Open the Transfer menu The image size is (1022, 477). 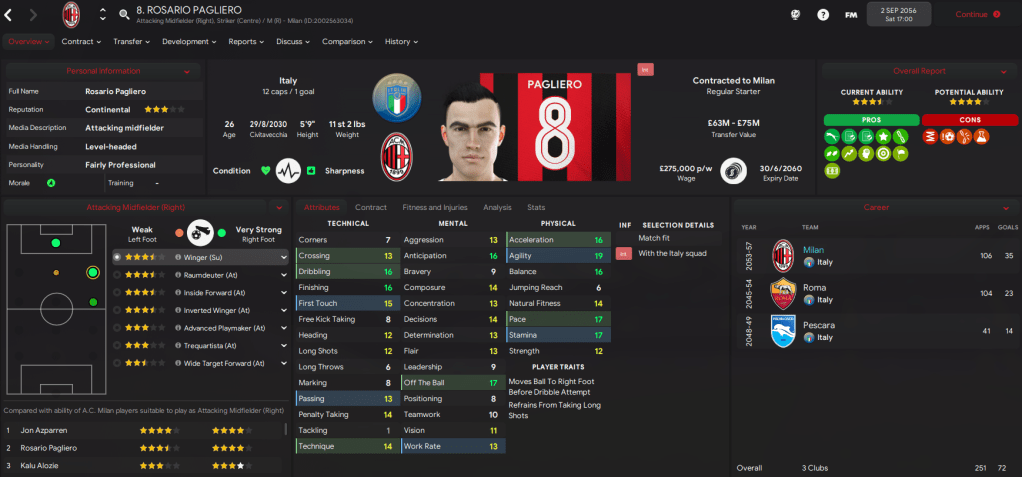(131, 42)
